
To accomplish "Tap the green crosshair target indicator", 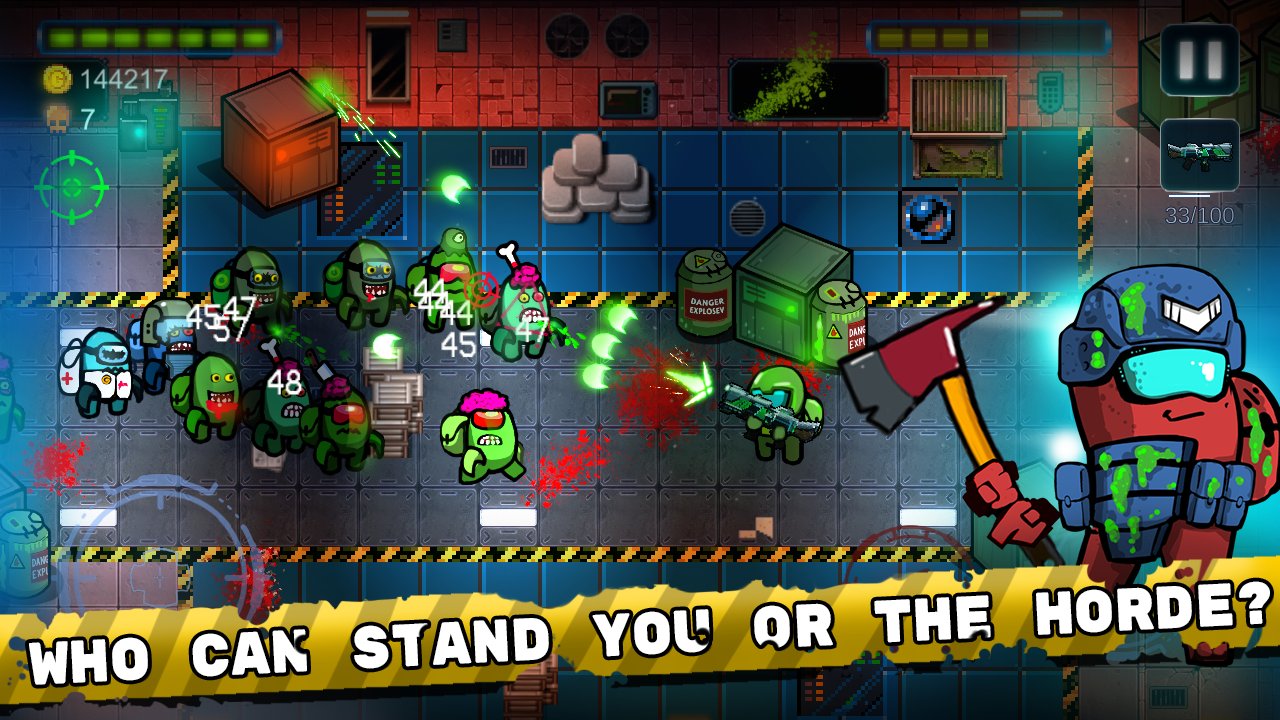I will (x=72, y=185).
